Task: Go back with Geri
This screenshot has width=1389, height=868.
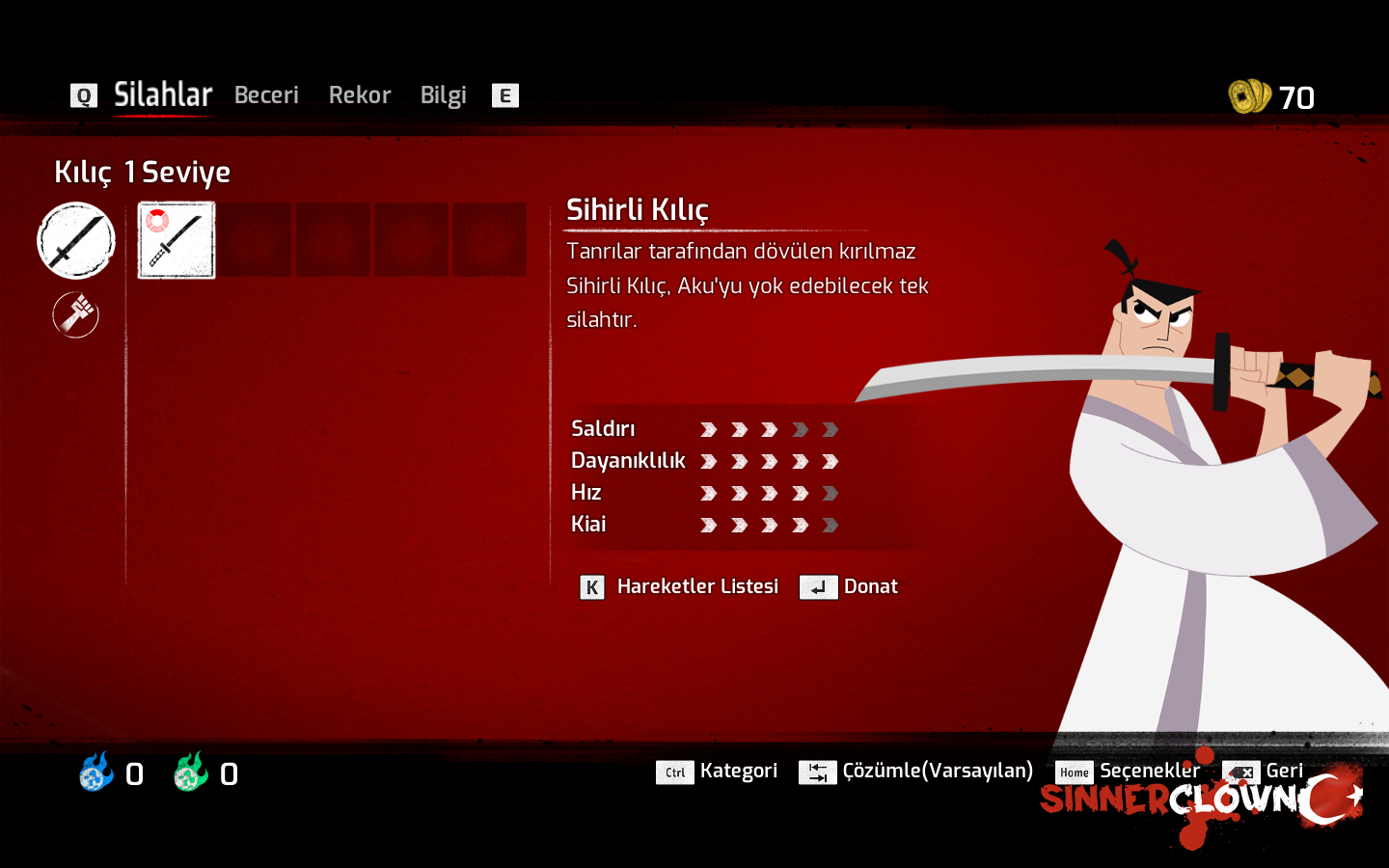Action: click(x=1283, y=771)
